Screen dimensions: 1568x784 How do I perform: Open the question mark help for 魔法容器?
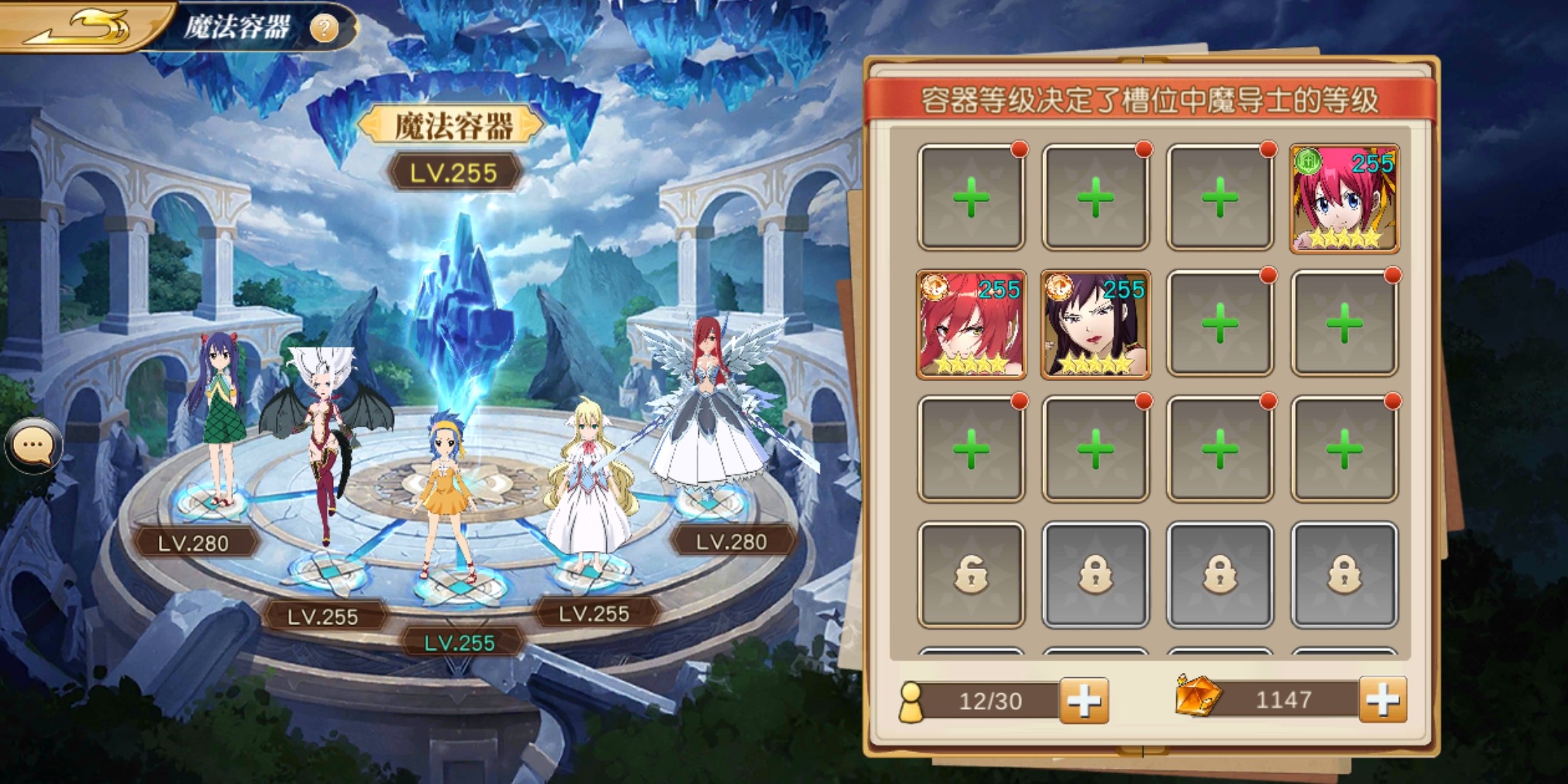[324, 28]
